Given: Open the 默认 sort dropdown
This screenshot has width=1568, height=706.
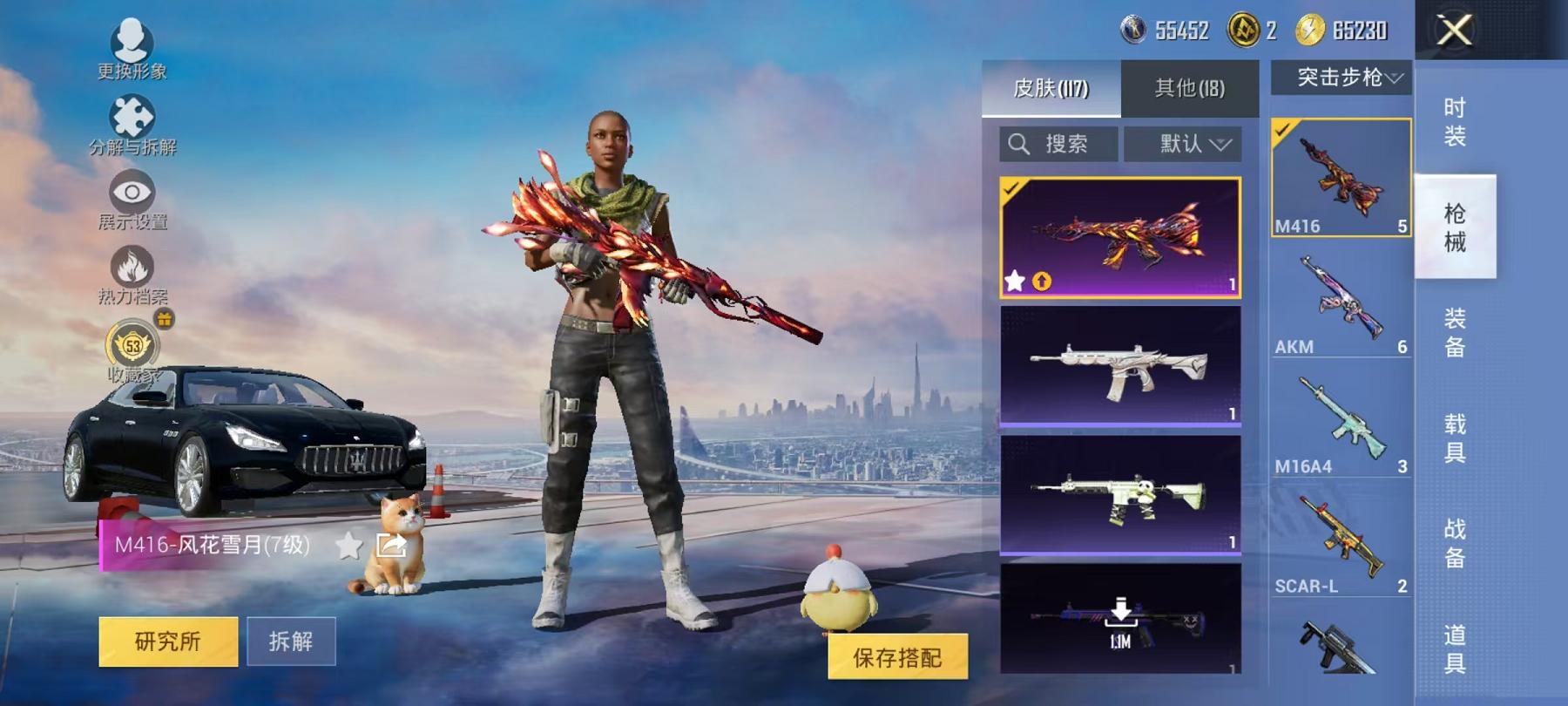Looking at the screenshot, I should pos(1182,143).
